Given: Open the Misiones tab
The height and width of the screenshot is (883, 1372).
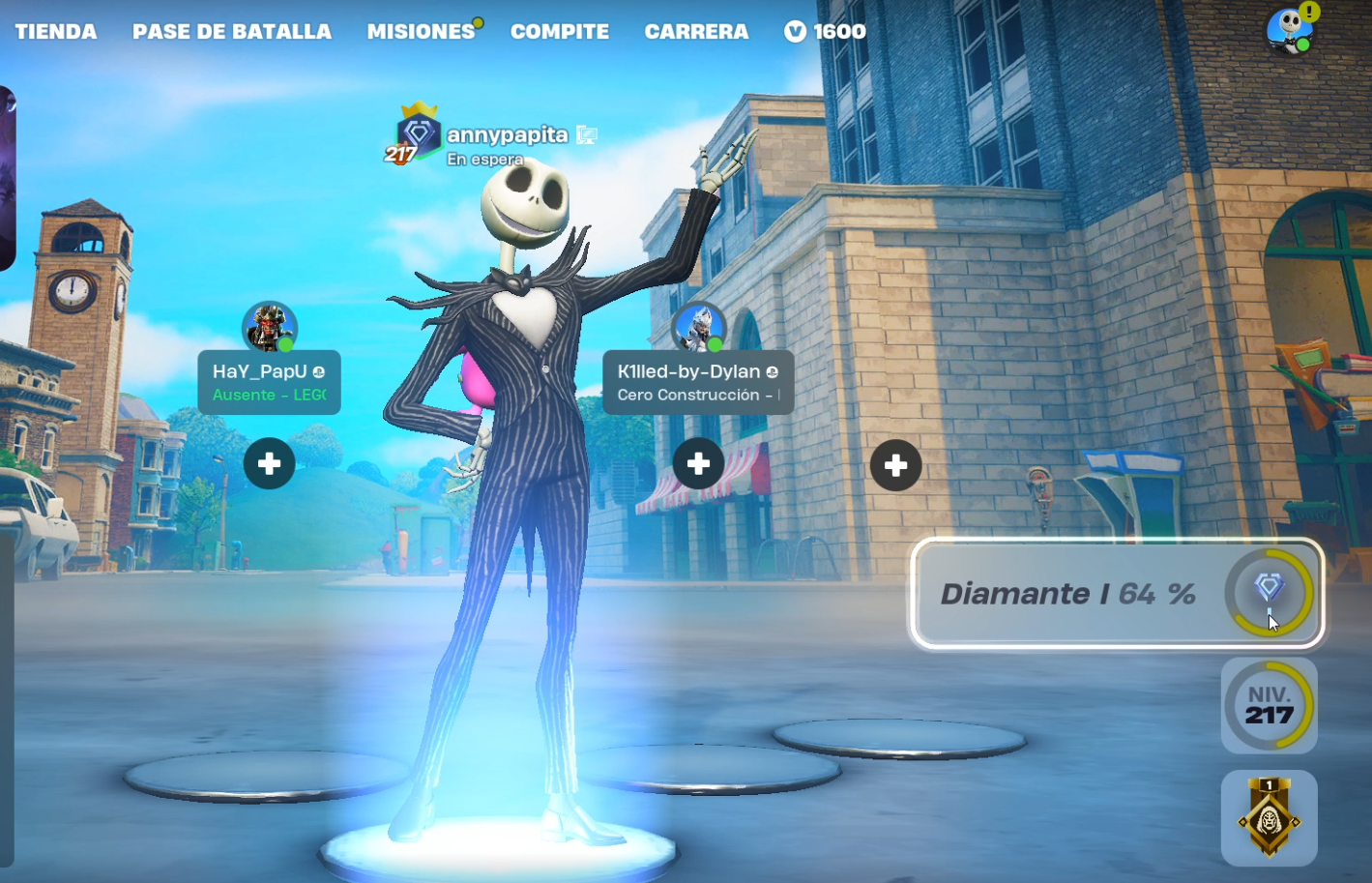Looking at the screenshot, I should pos(421,32).
